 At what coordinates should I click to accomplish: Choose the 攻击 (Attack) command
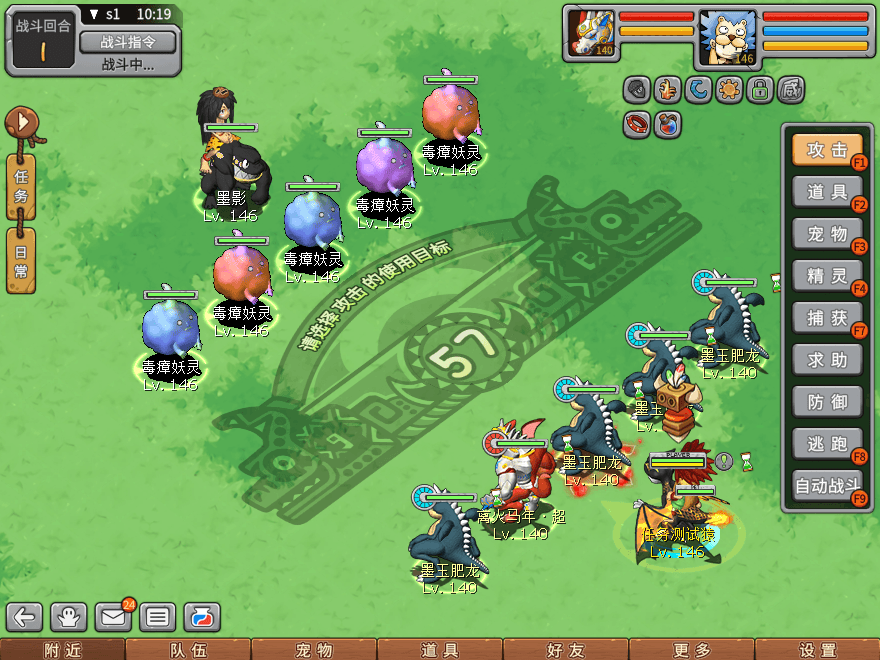[x=826, y=150]
